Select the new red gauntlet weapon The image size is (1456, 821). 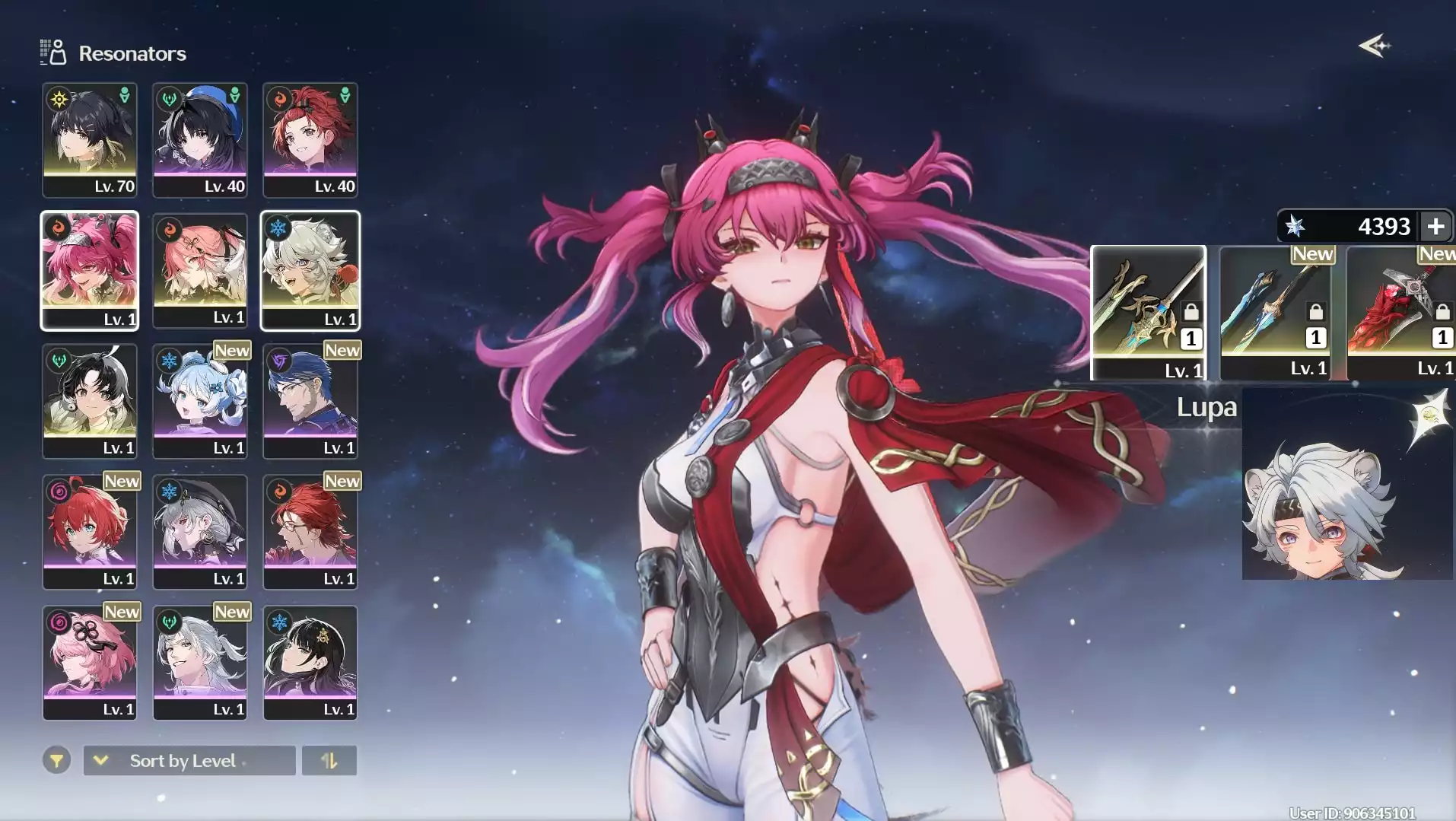[x=1400, y=312]
